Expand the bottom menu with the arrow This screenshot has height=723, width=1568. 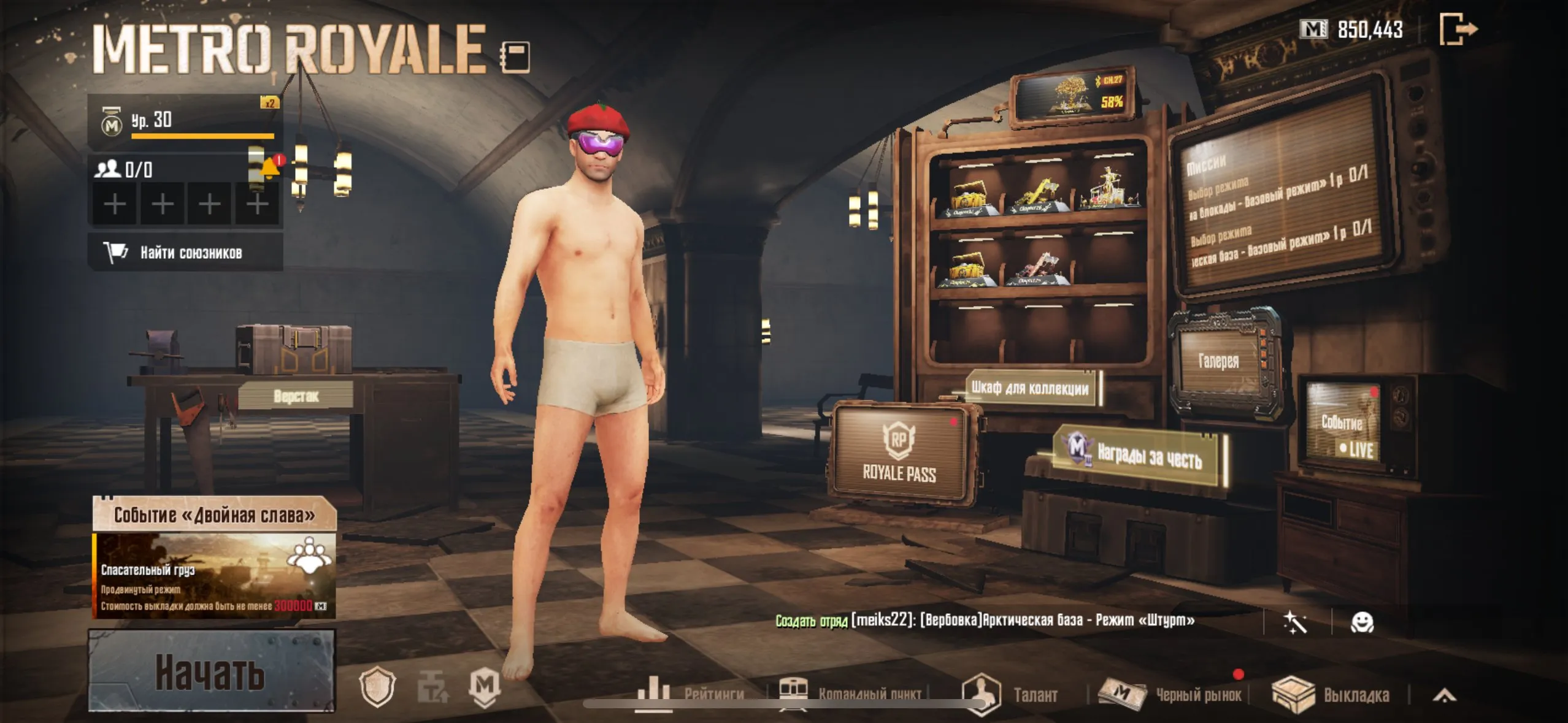coord(1444,695)
